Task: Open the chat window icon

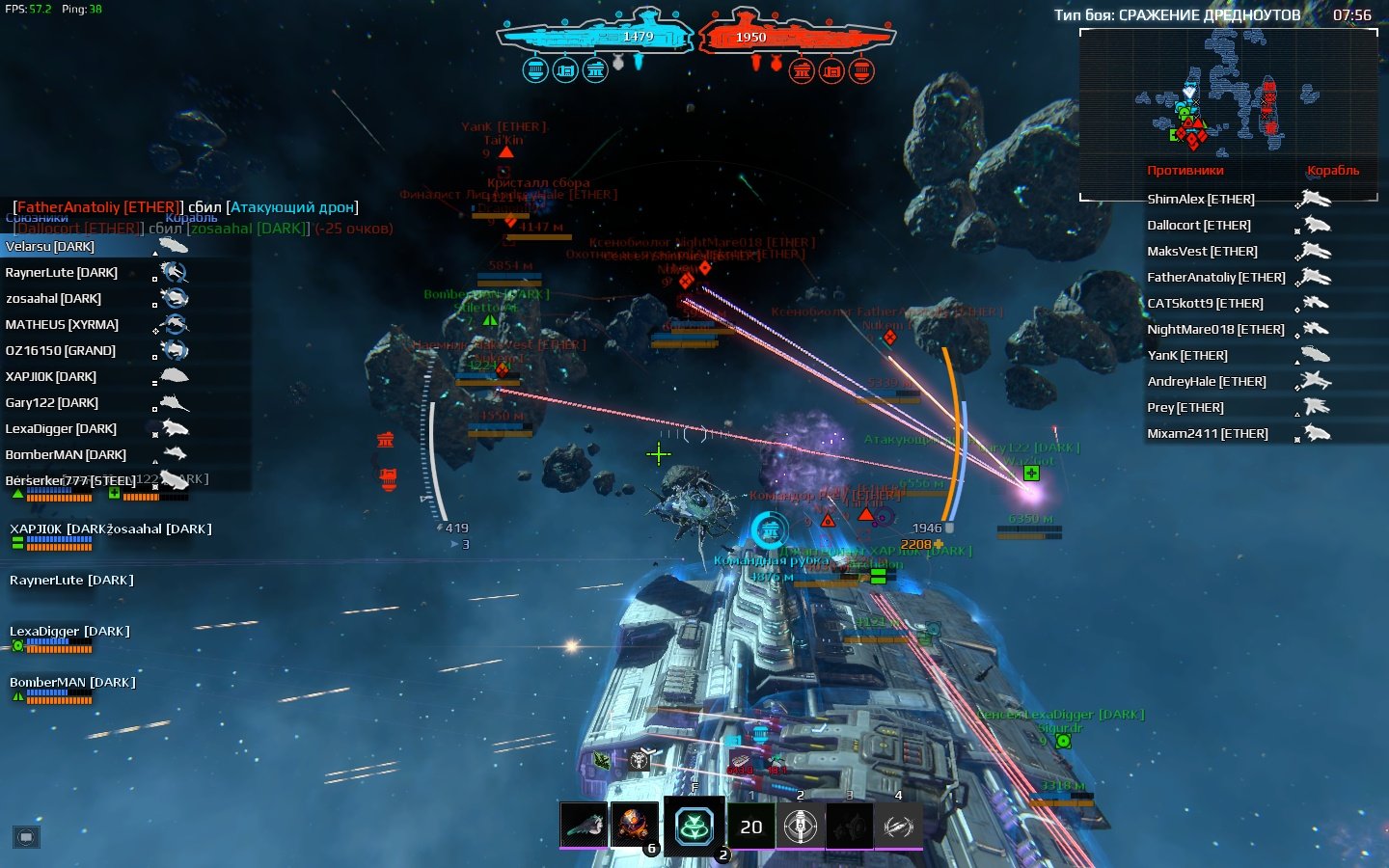Action: [26, 836]
